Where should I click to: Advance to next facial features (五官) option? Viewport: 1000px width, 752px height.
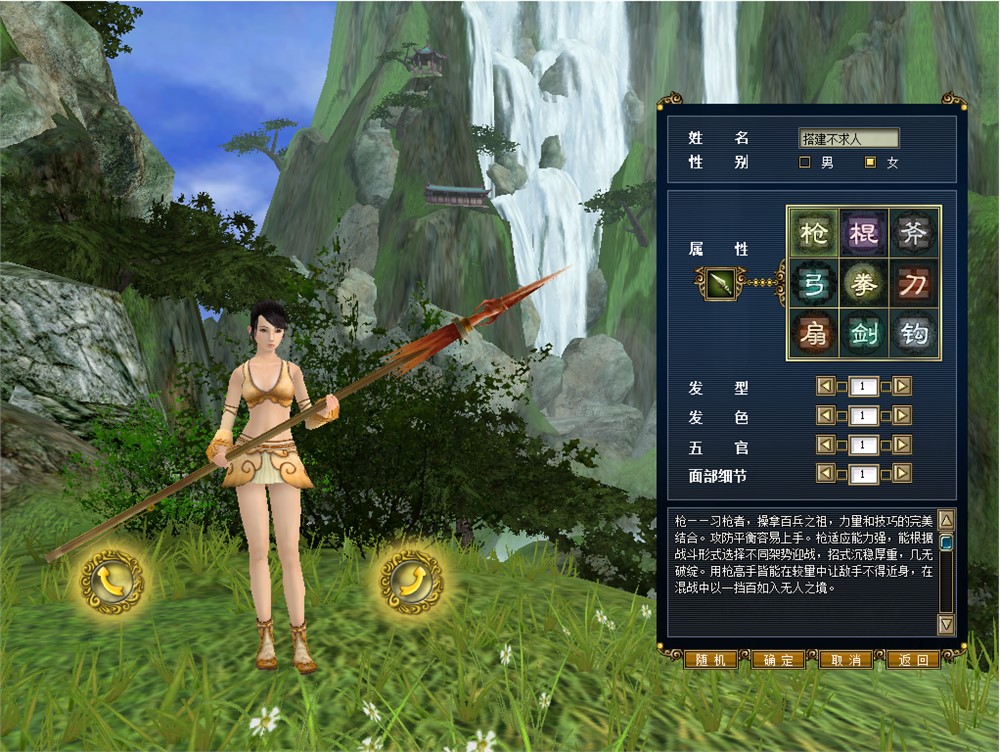coord(902,444)
